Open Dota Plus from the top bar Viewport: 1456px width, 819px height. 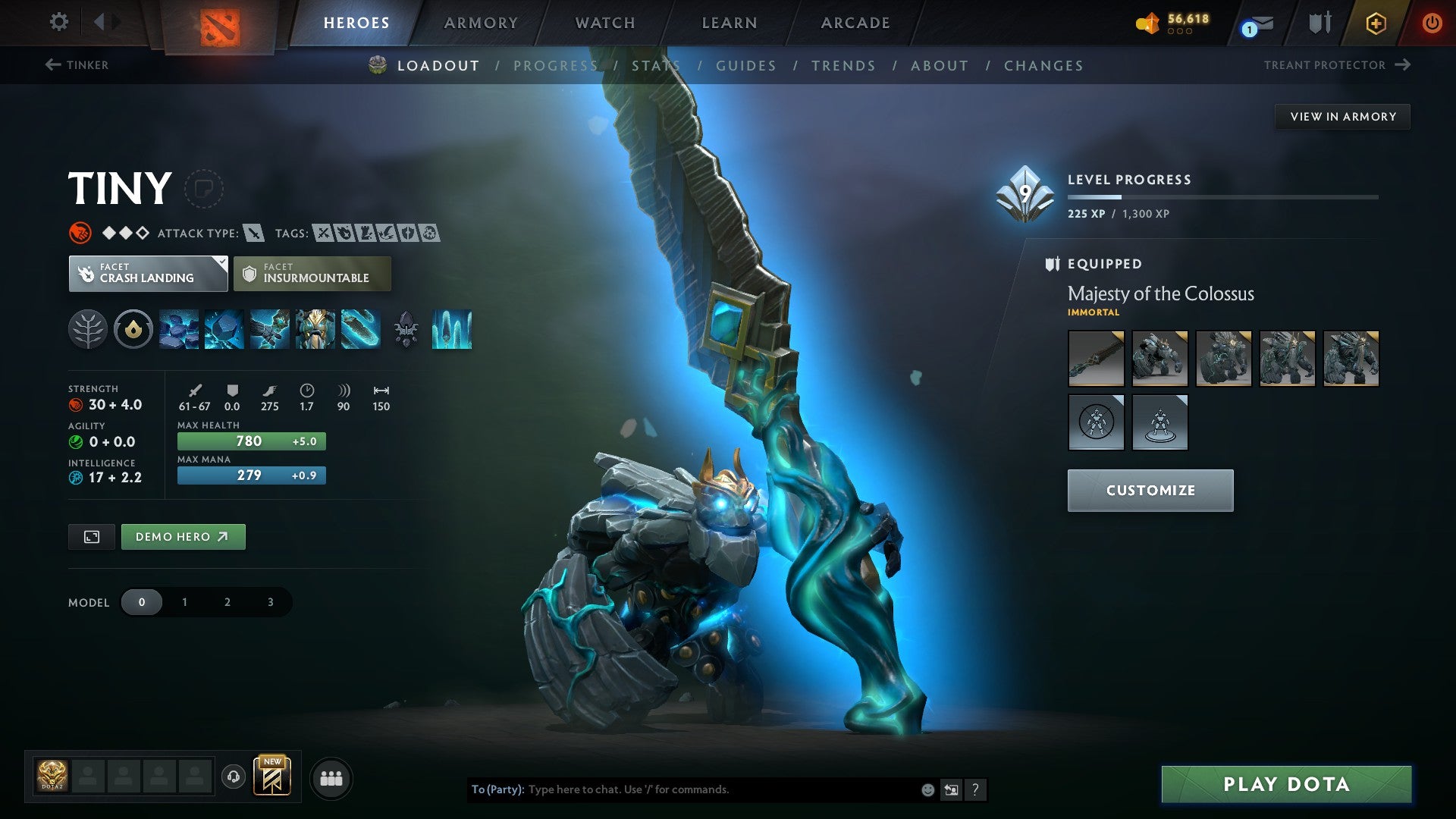click(x=1375, y=24)
